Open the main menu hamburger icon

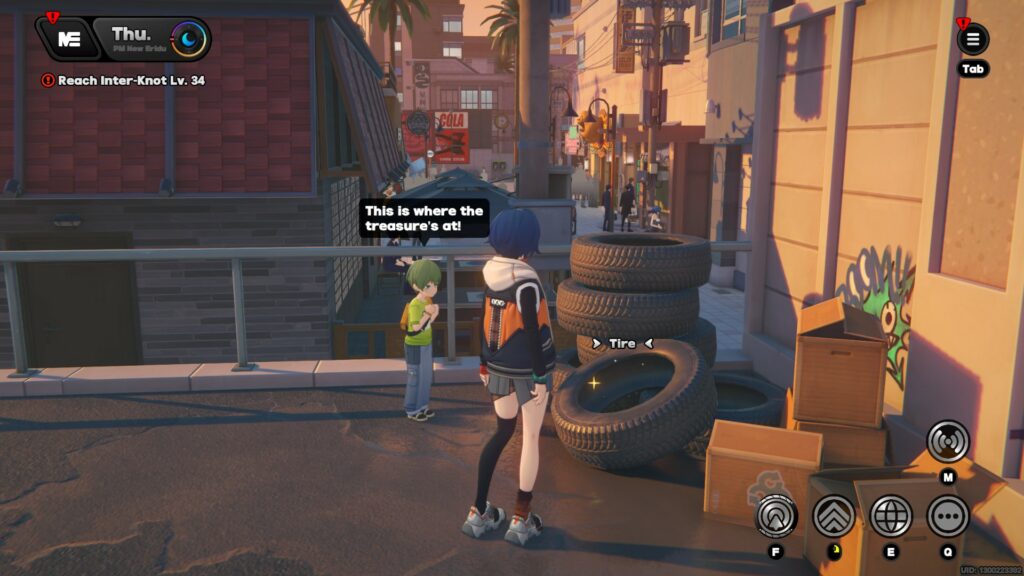(972, 40)
